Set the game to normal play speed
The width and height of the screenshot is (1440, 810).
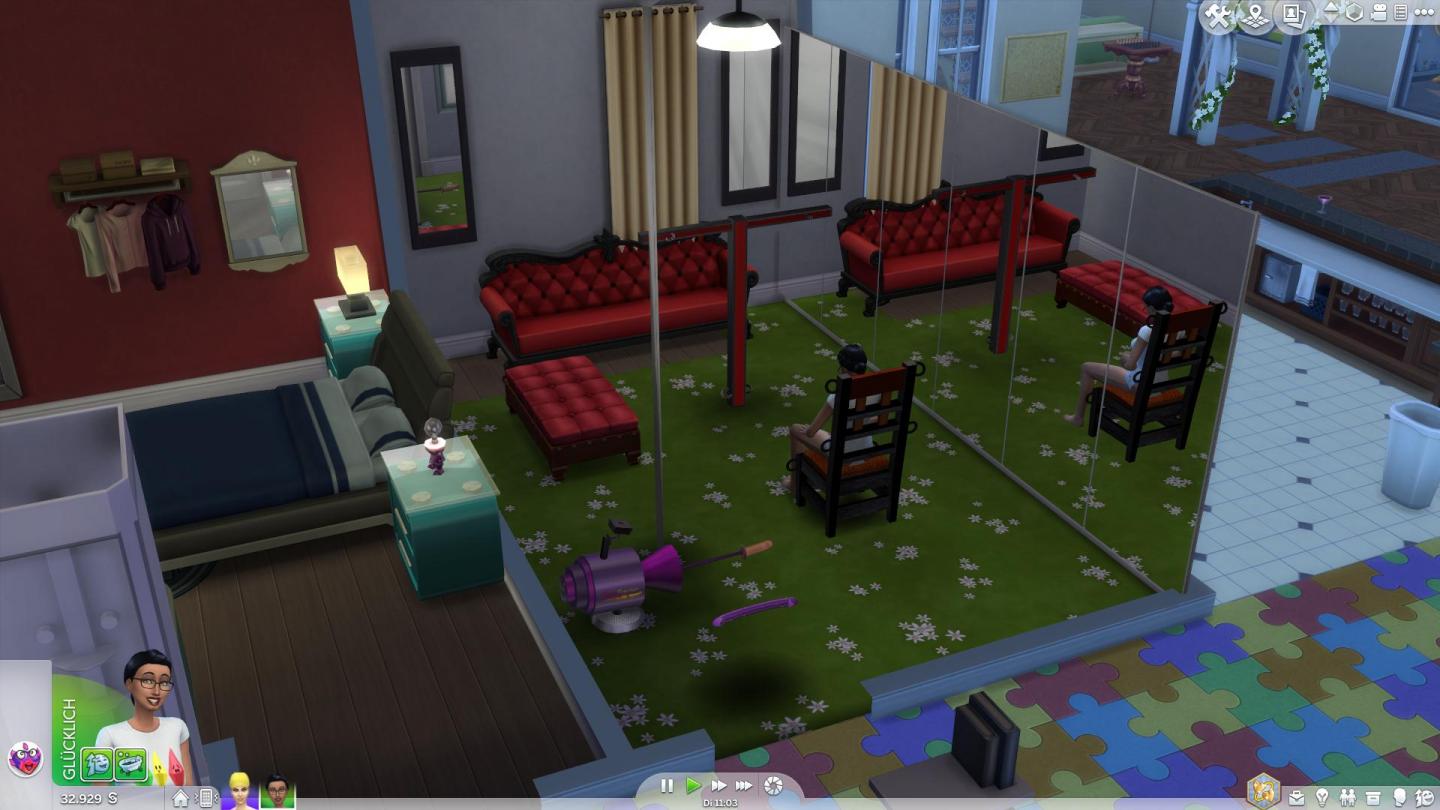(693, 786)
